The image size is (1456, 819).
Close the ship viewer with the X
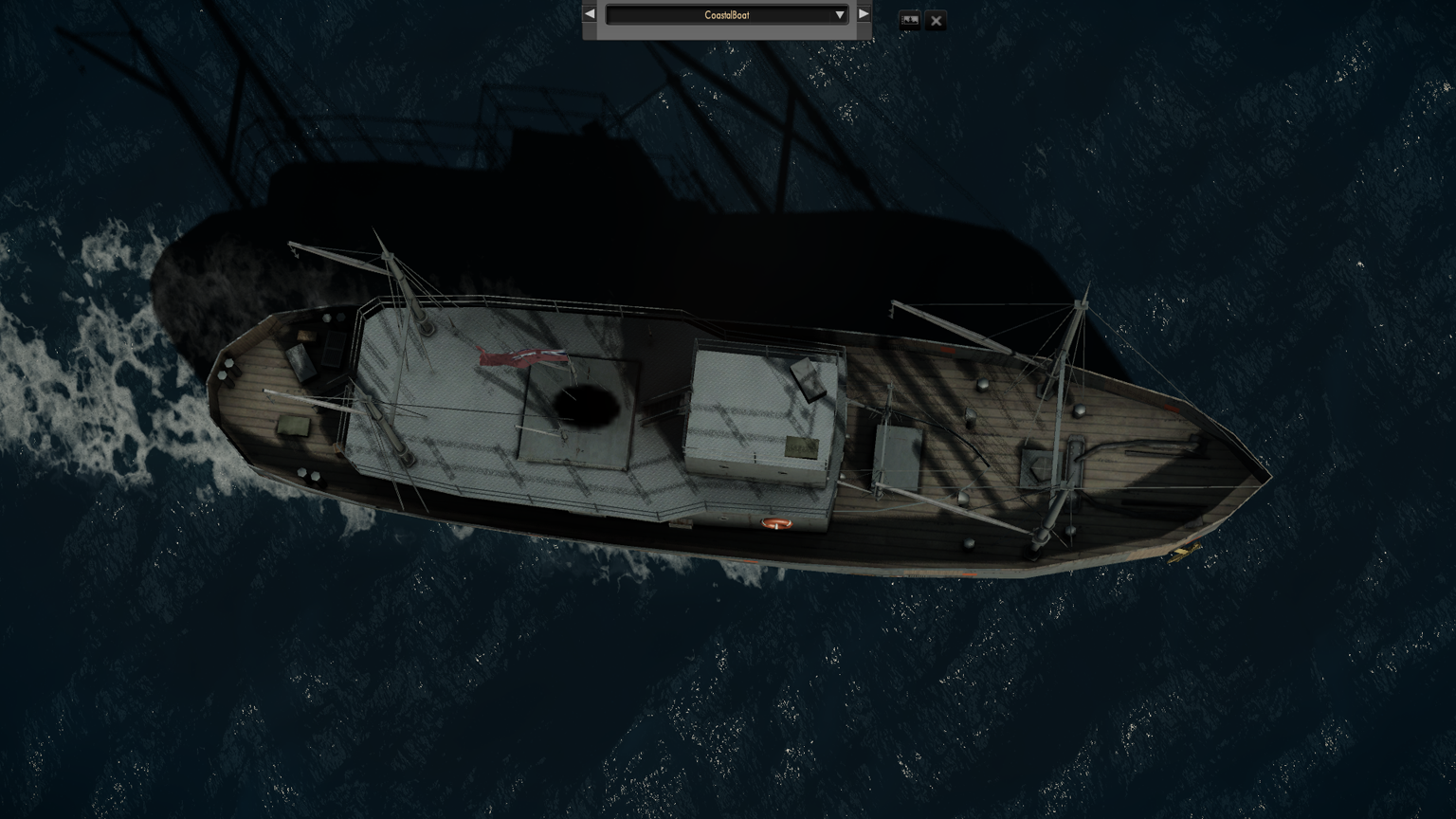coord(936,20)
